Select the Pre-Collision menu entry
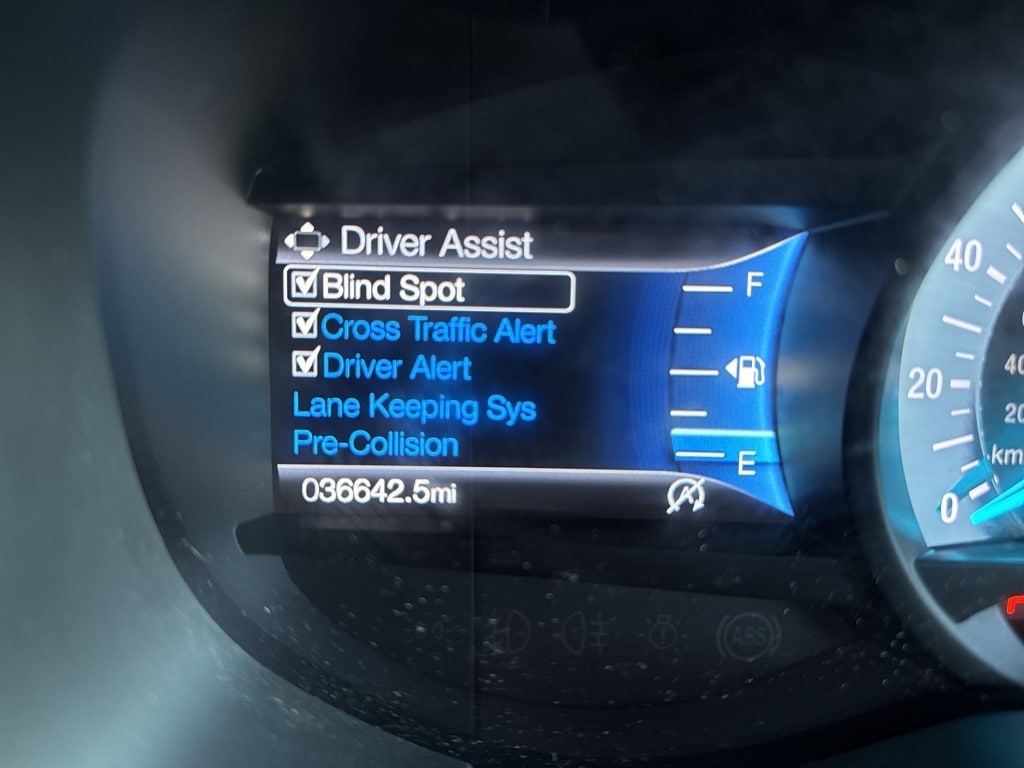 [375, 443]
